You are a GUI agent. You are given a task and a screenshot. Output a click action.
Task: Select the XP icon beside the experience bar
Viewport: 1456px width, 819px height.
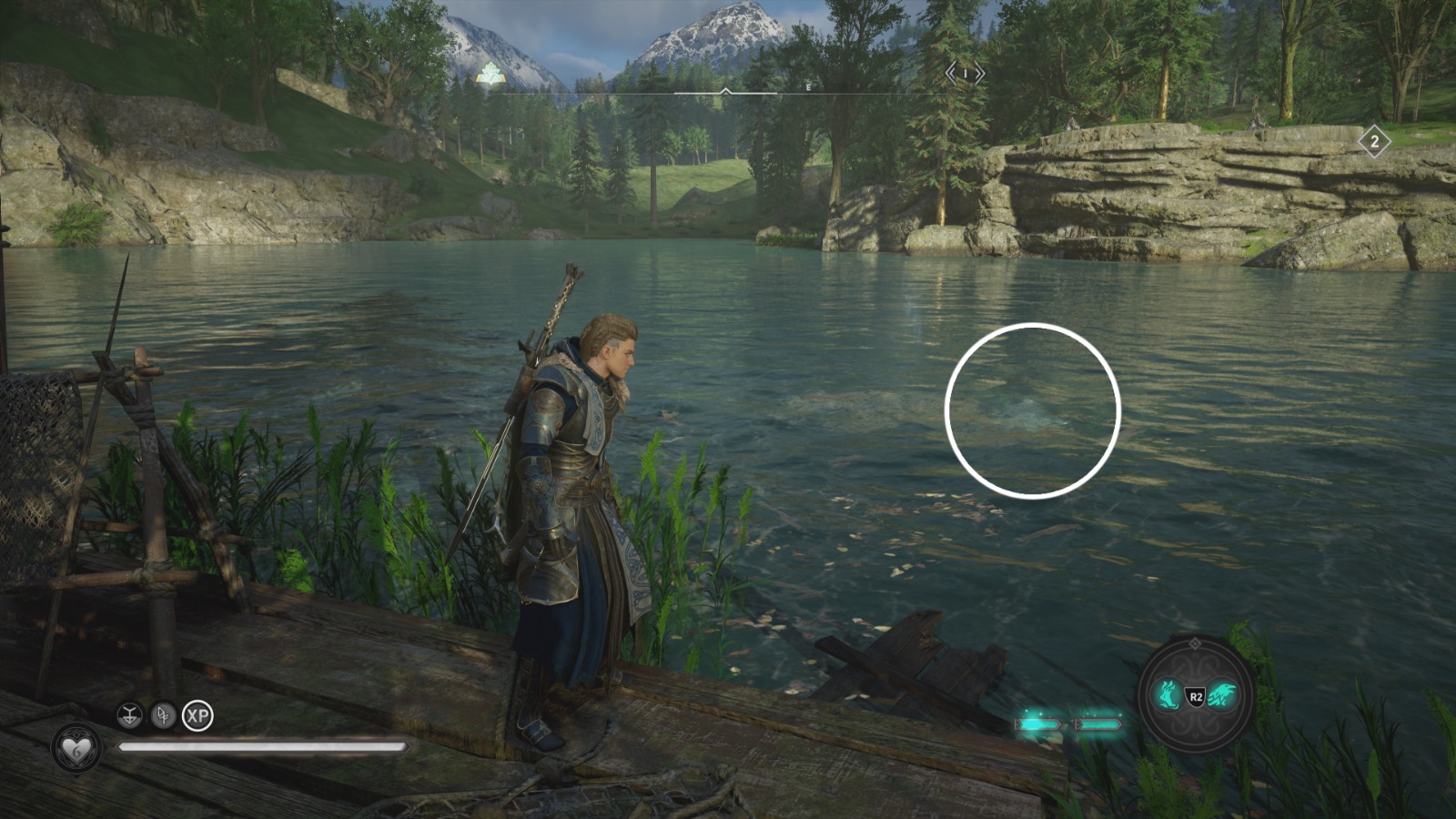pos(198,715)
